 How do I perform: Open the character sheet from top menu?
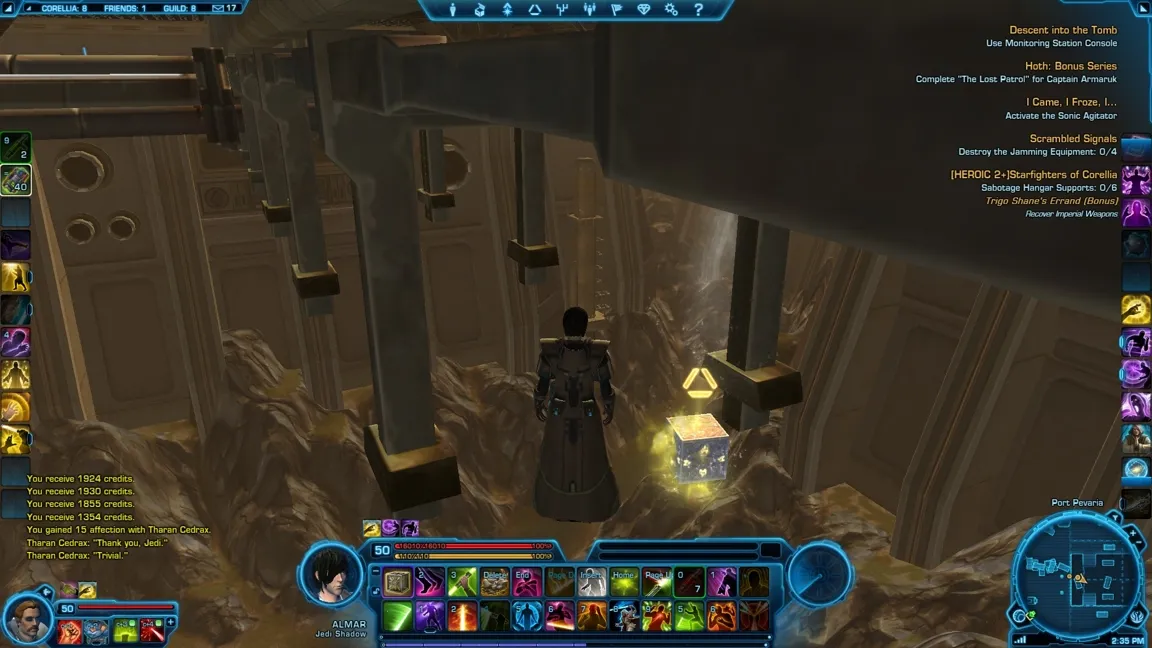(453, 10)
